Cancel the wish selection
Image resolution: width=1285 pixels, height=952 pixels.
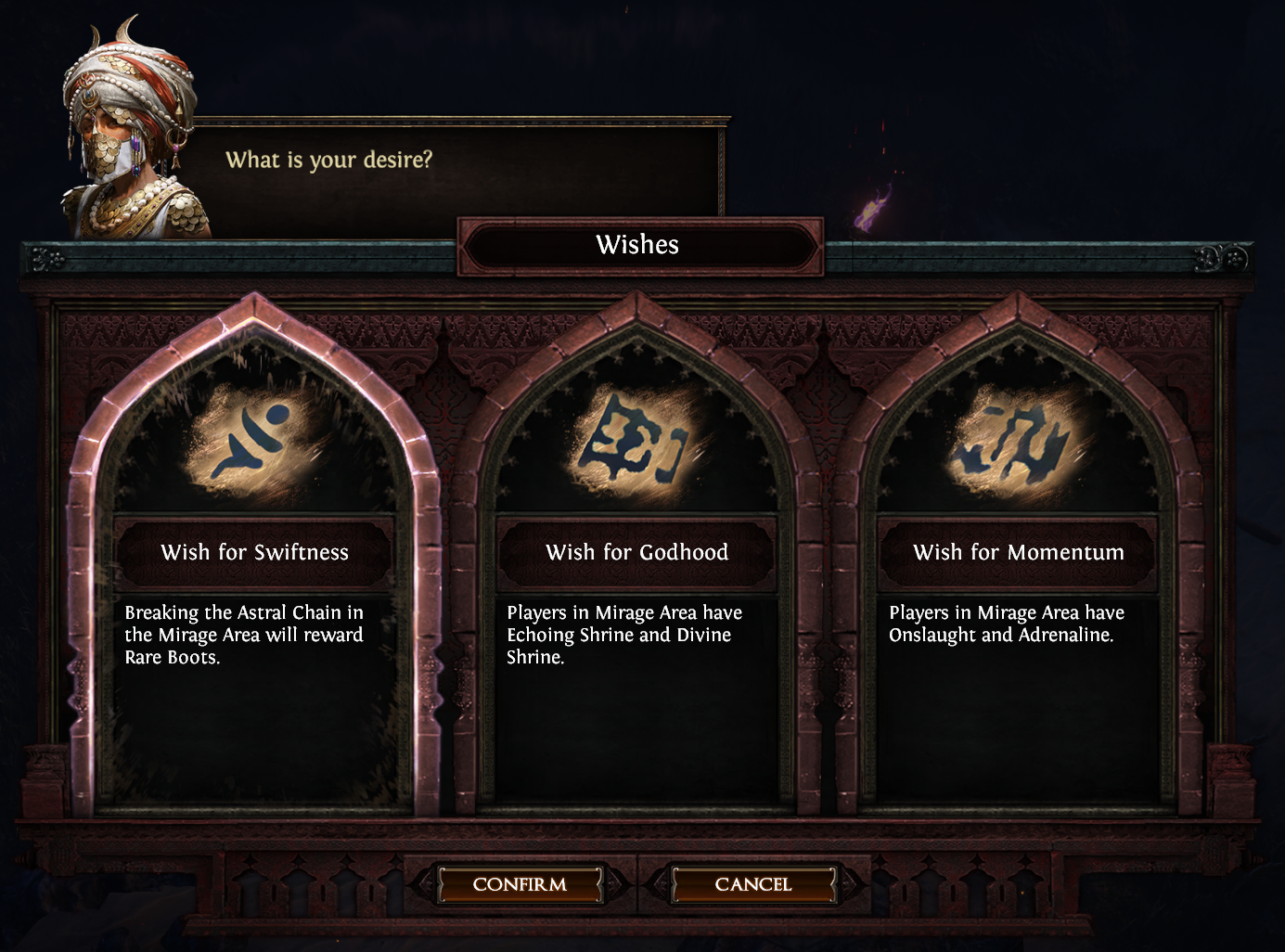[x=752, y=884]
